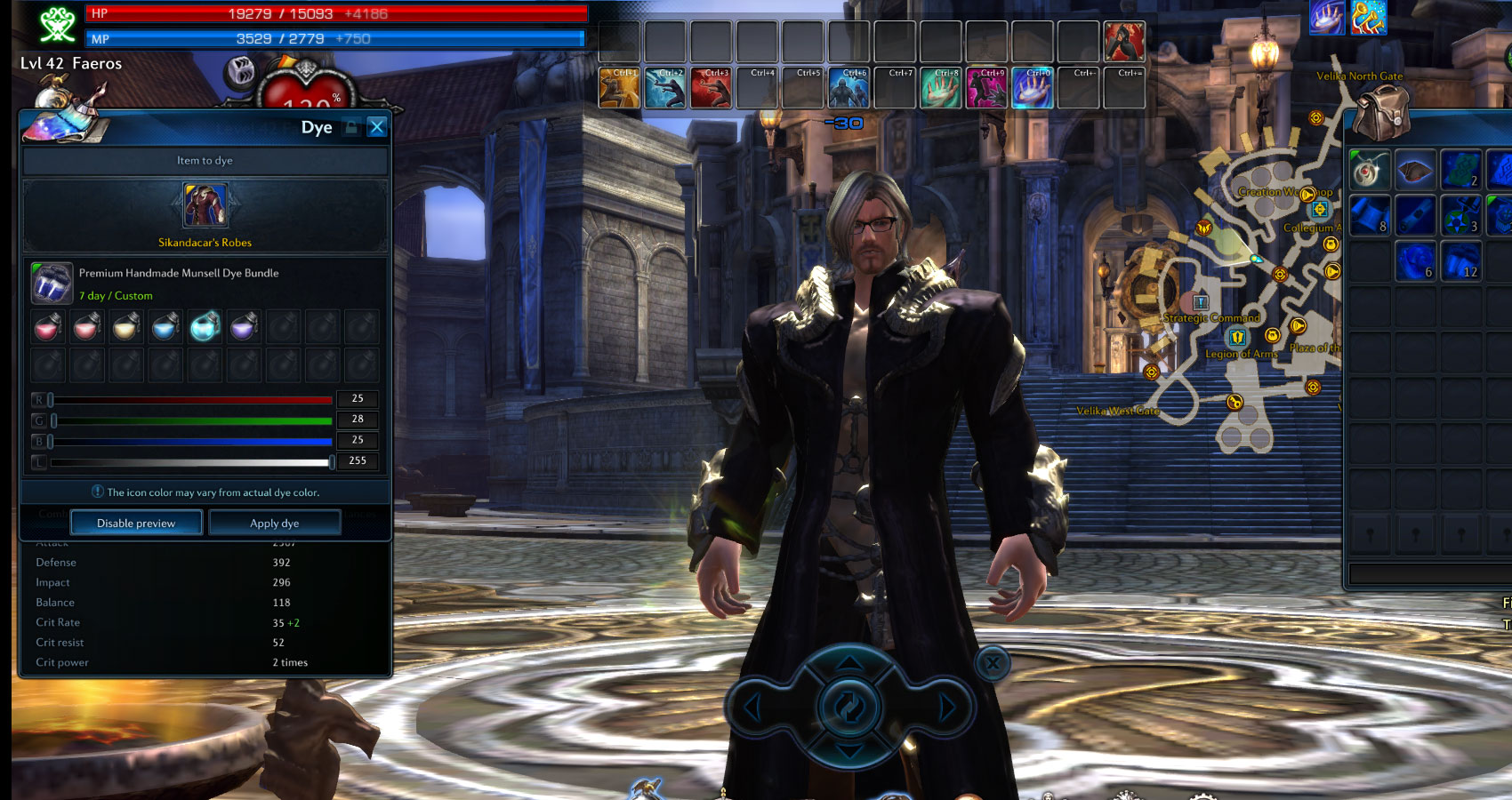Activate the Ctrl+8 green hand skill
Image resolution: width=1512 pixels, height=800 pixels.
(940, 89)
